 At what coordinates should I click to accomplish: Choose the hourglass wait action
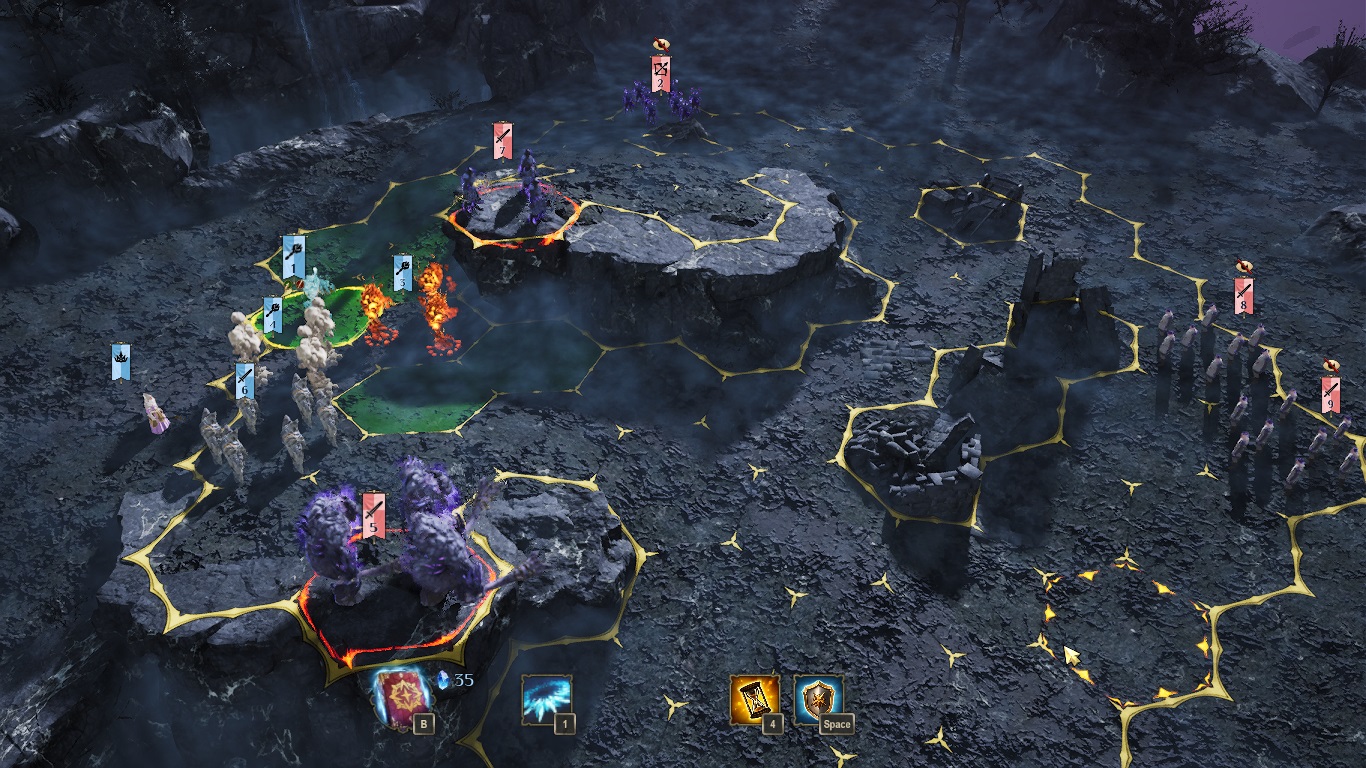pos(754,698)
